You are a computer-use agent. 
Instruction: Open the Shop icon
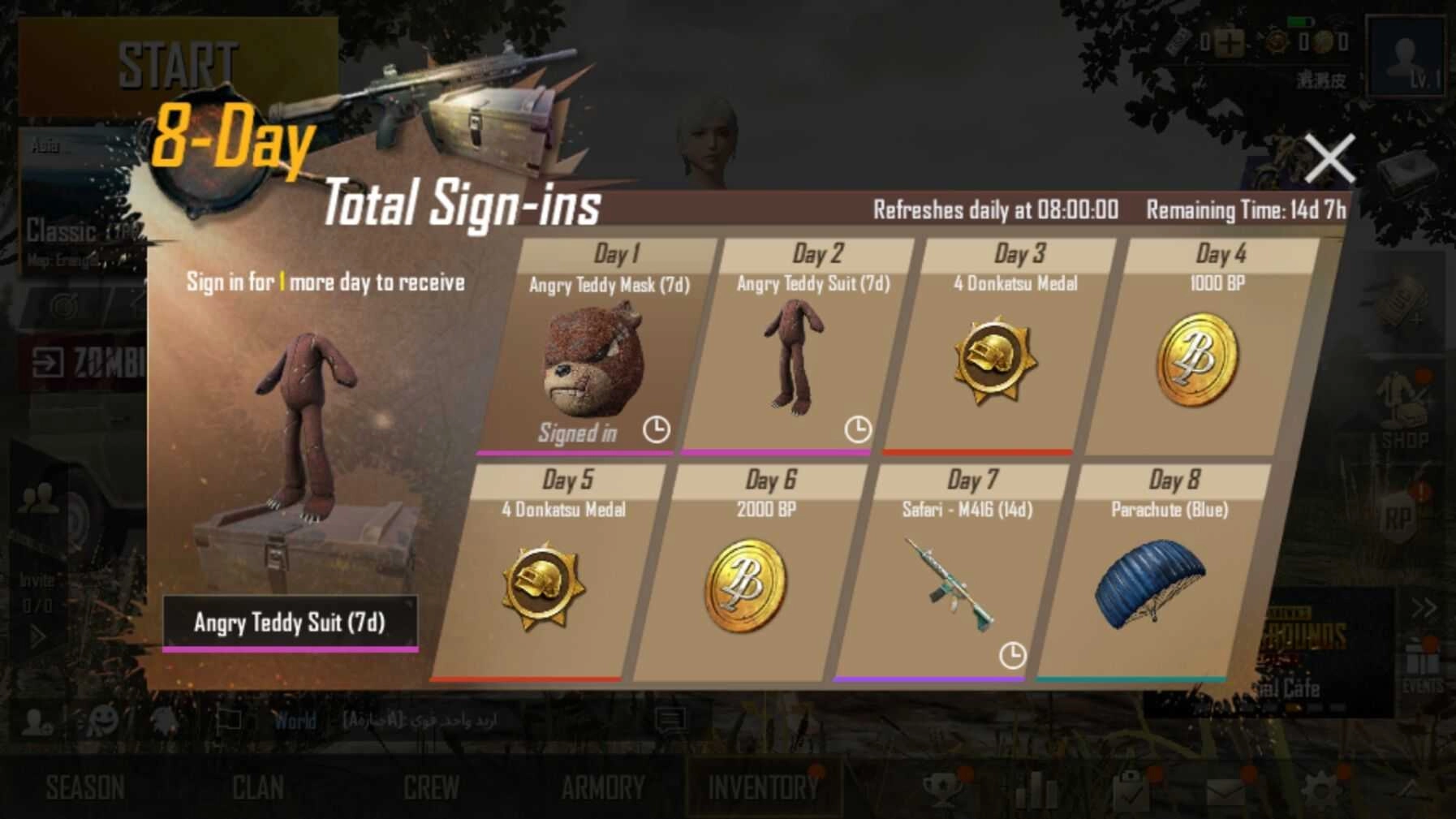pos(1404,414)
